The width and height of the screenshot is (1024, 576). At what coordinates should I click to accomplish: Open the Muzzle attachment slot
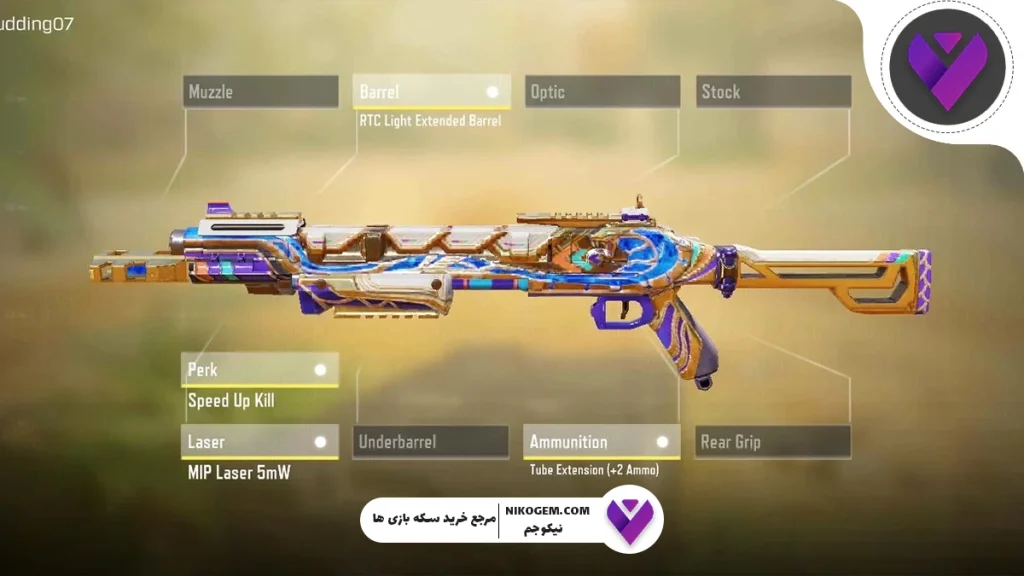(x=260, y=92)
